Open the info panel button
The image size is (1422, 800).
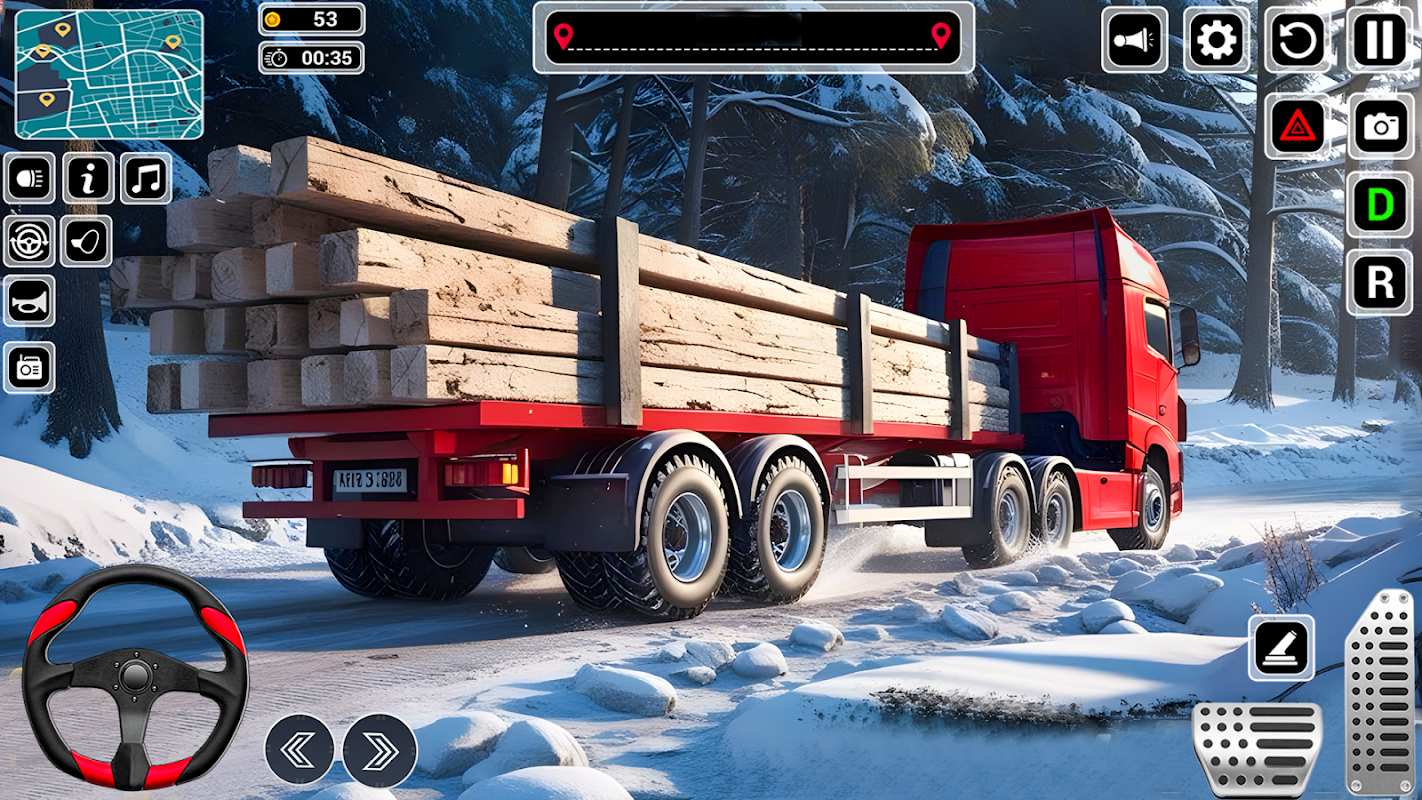click(88, 179)
